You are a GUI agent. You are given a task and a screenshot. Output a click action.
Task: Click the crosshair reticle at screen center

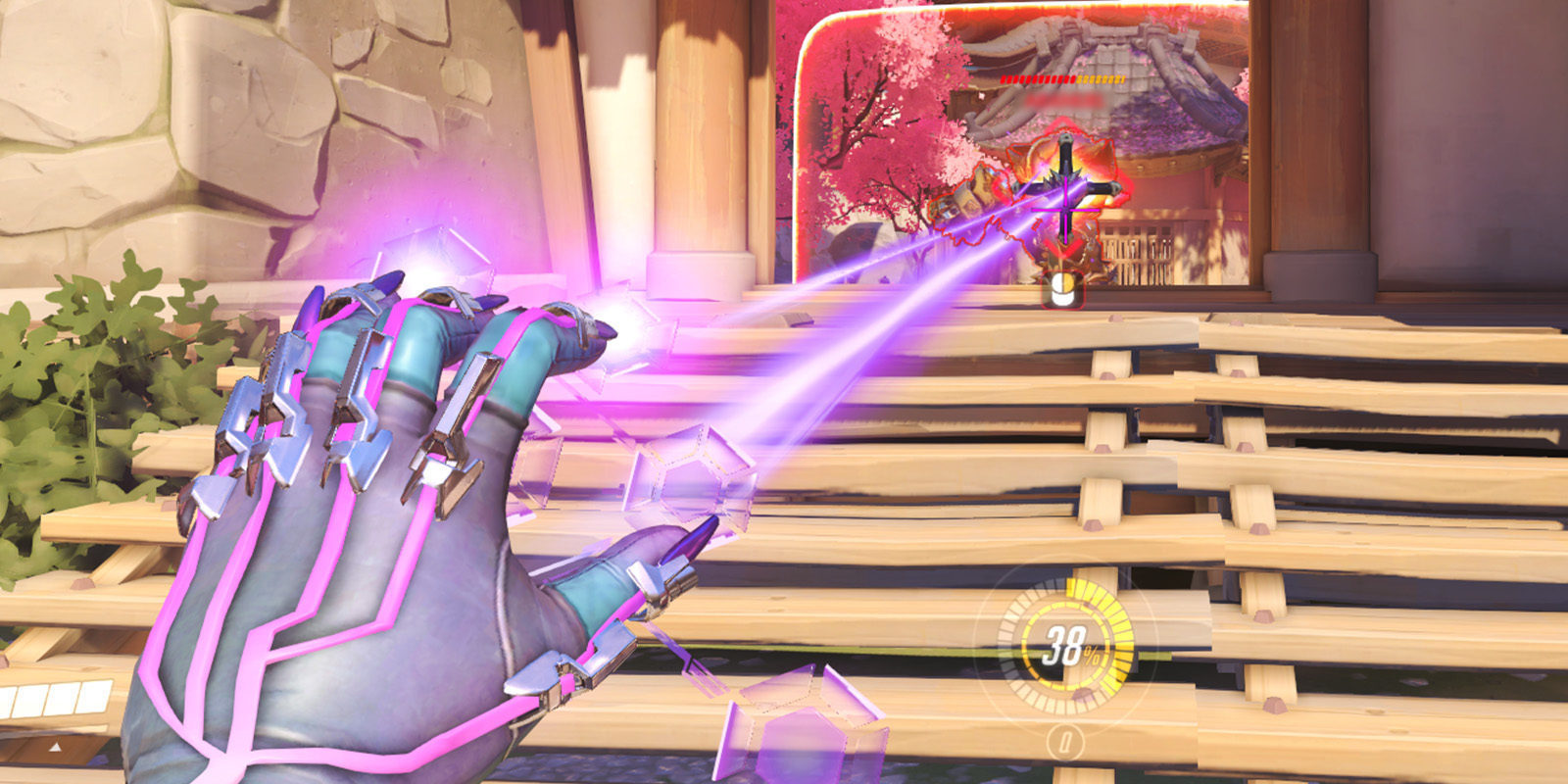click(x=1063, y=209)
